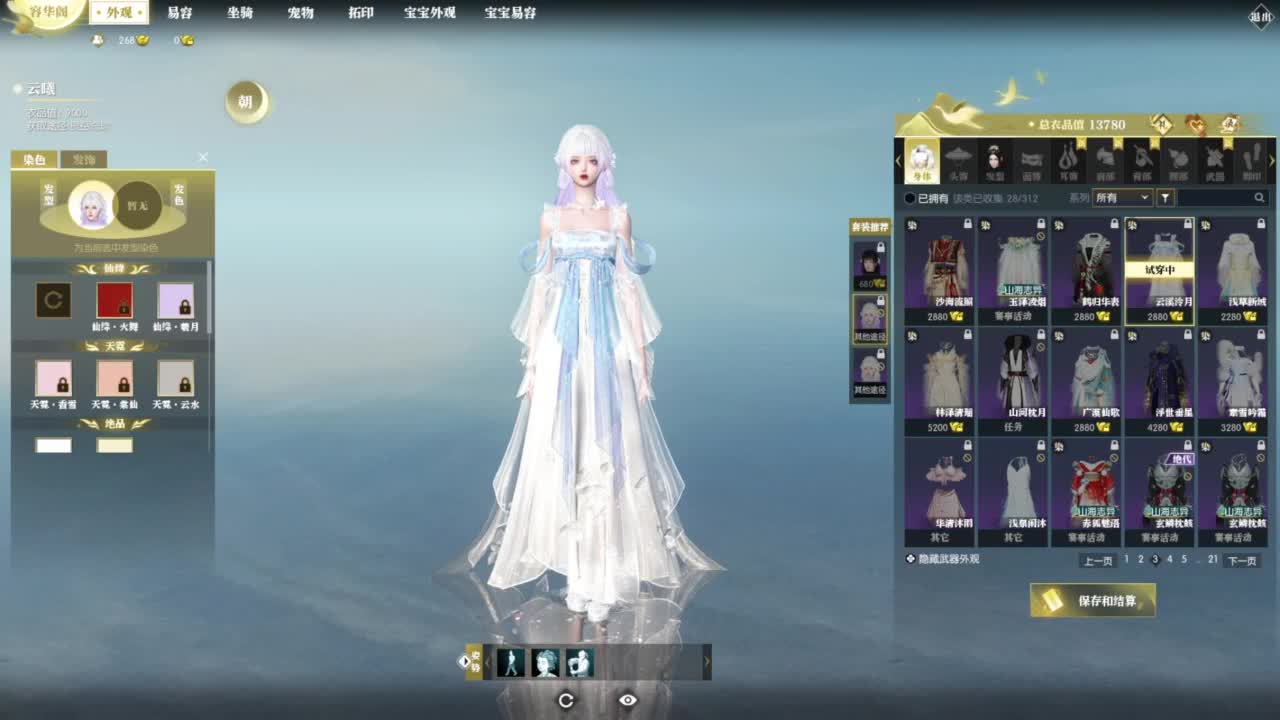Click the 退出 exit button

(x=1261, y=16)
